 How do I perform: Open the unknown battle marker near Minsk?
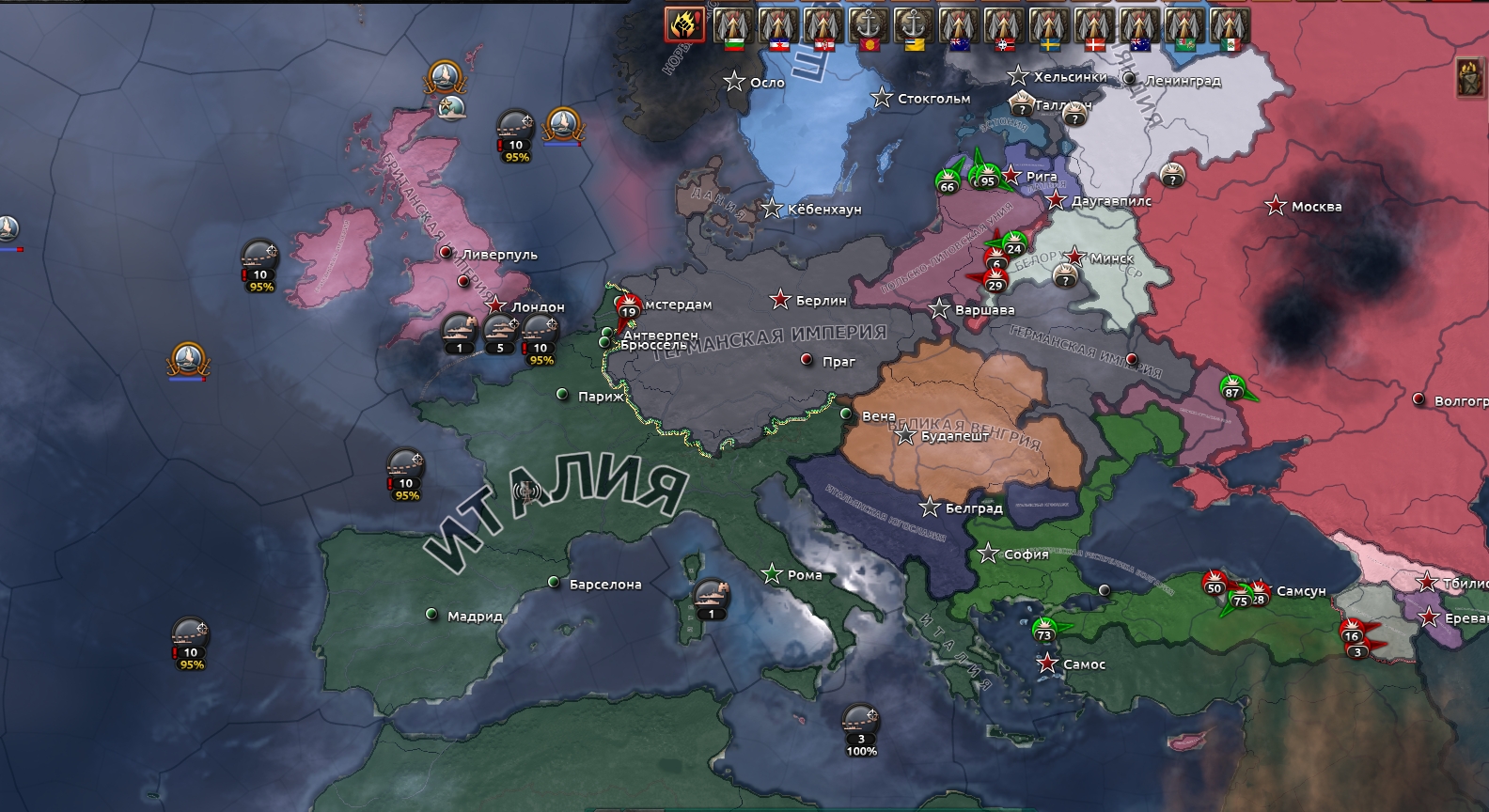coord(1064,275)
